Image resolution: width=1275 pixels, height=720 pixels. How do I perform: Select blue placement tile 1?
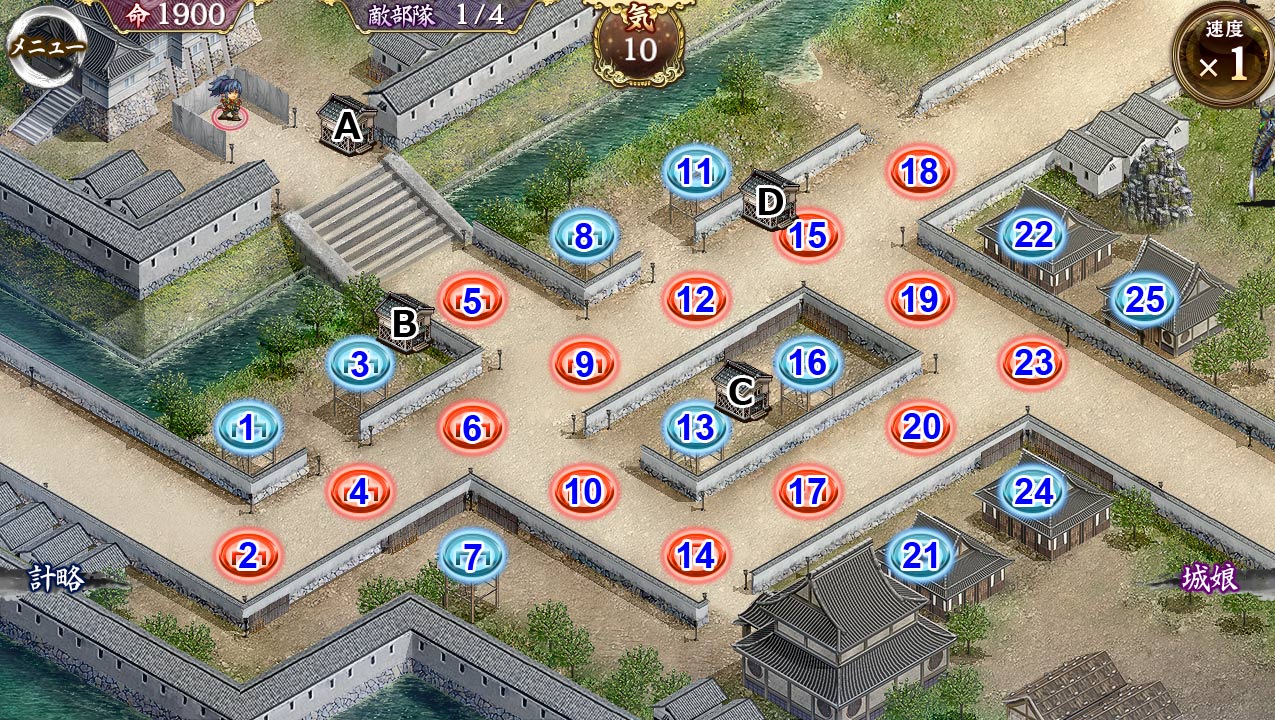point(248,428)
